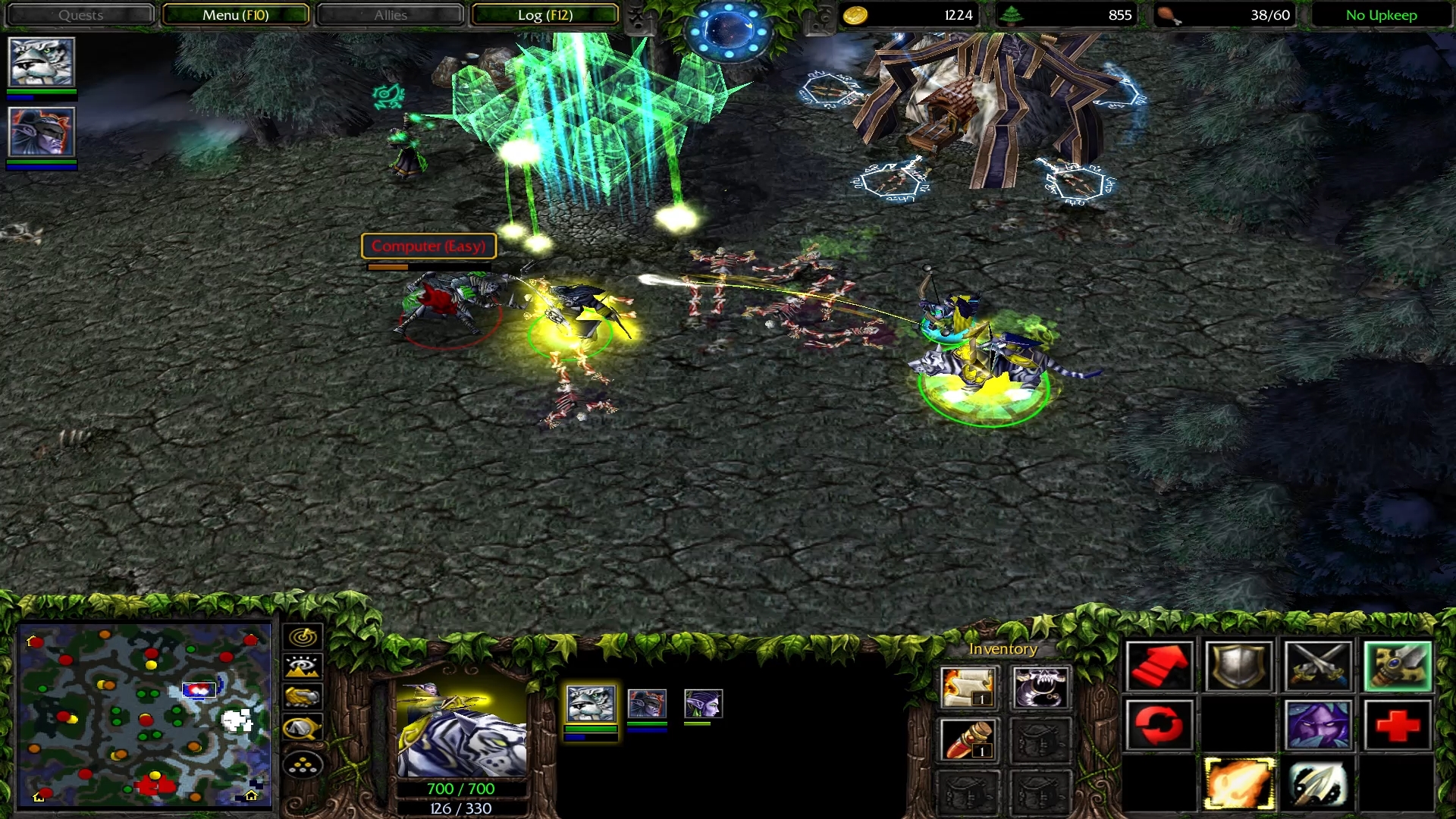Select the demon hunter hero icon in top-left
Viewport: 1456px width, 819px height.
click(x=41, y=132)
